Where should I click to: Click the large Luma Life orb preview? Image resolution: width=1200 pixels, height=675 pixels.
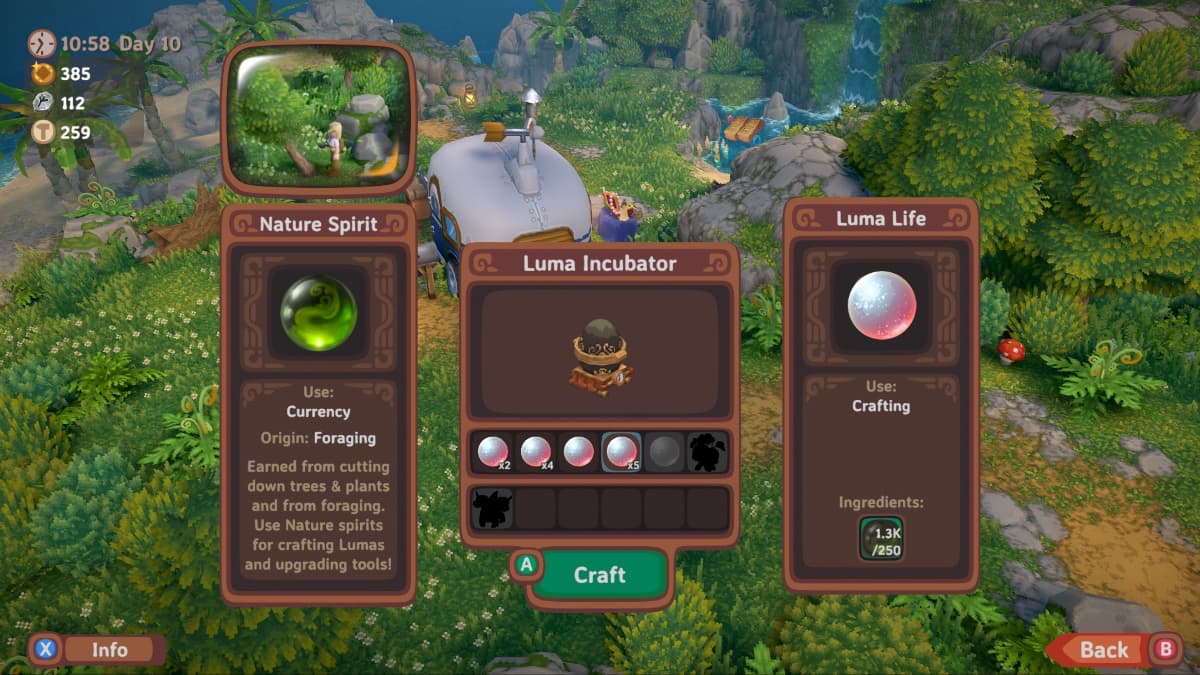tap(881, 304)
